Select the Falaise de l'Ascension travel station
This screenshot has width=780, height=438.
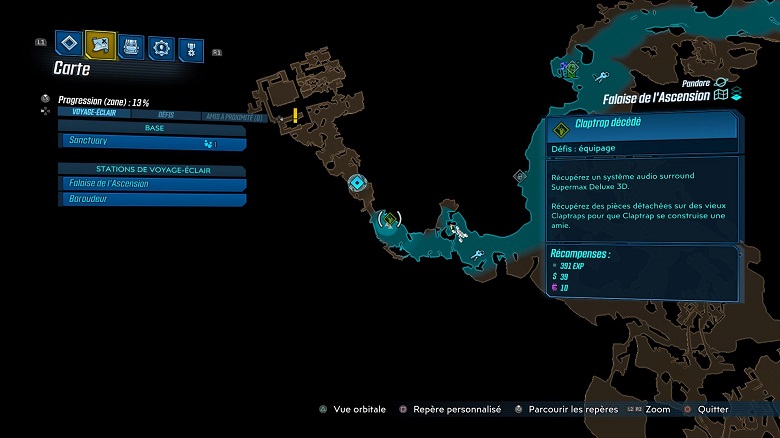pyautogui.click(x=152, y=184)
